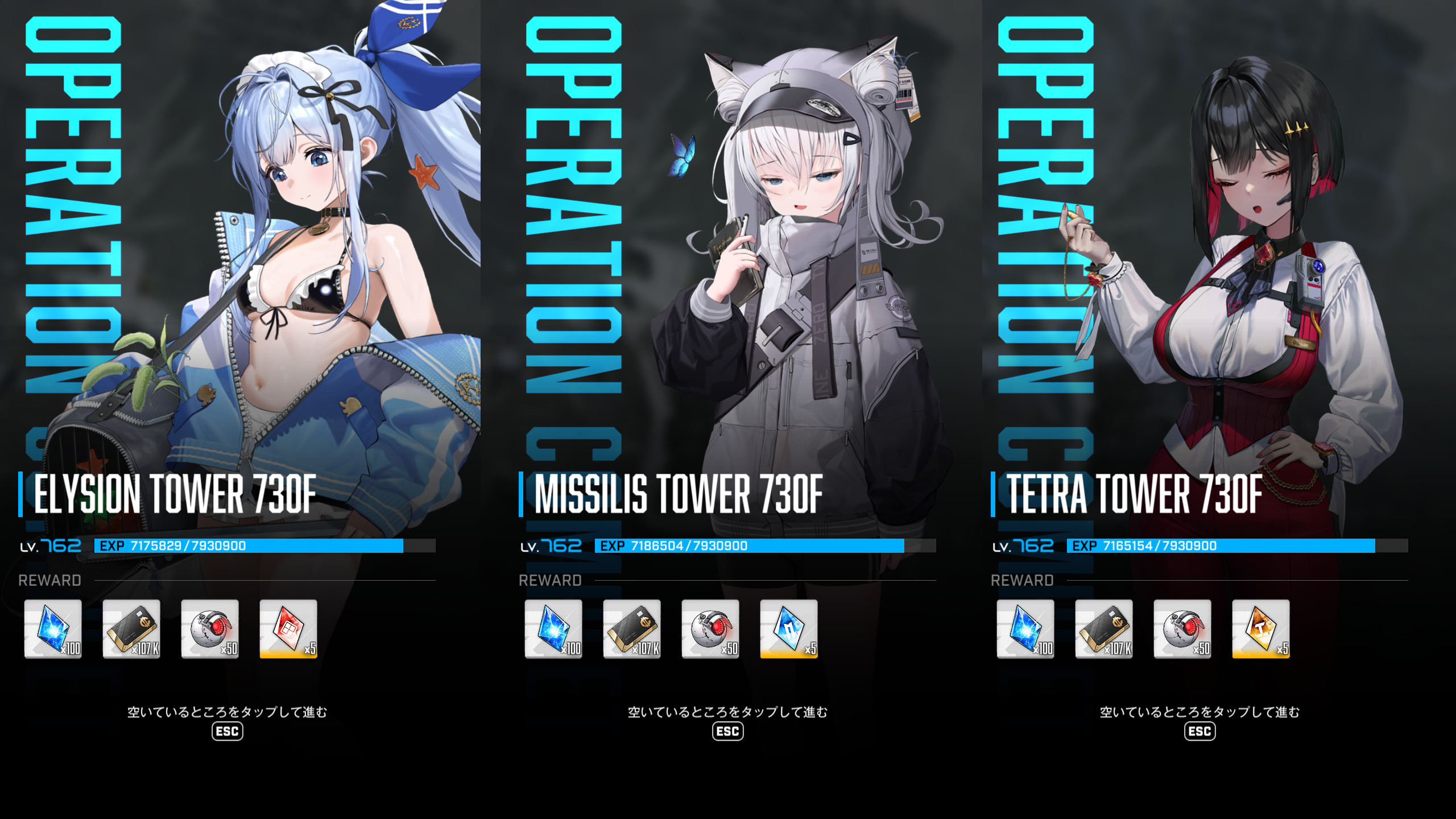1456x819 pixels.
Task: View the blue gem x100 reward under Tetra Tower
Action: pos(1025,628)
